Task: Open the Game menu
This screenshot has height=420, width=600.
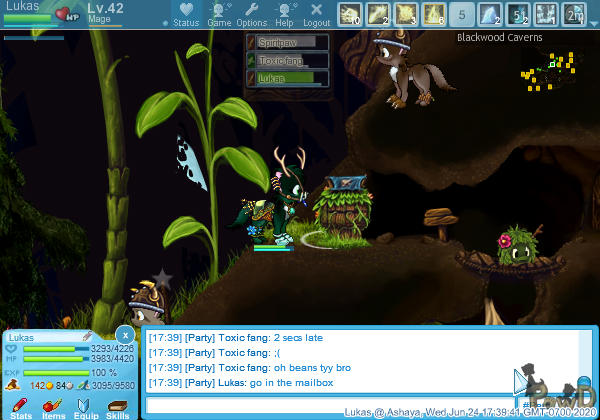Action: pyautogui.click(x=219, y=13)
